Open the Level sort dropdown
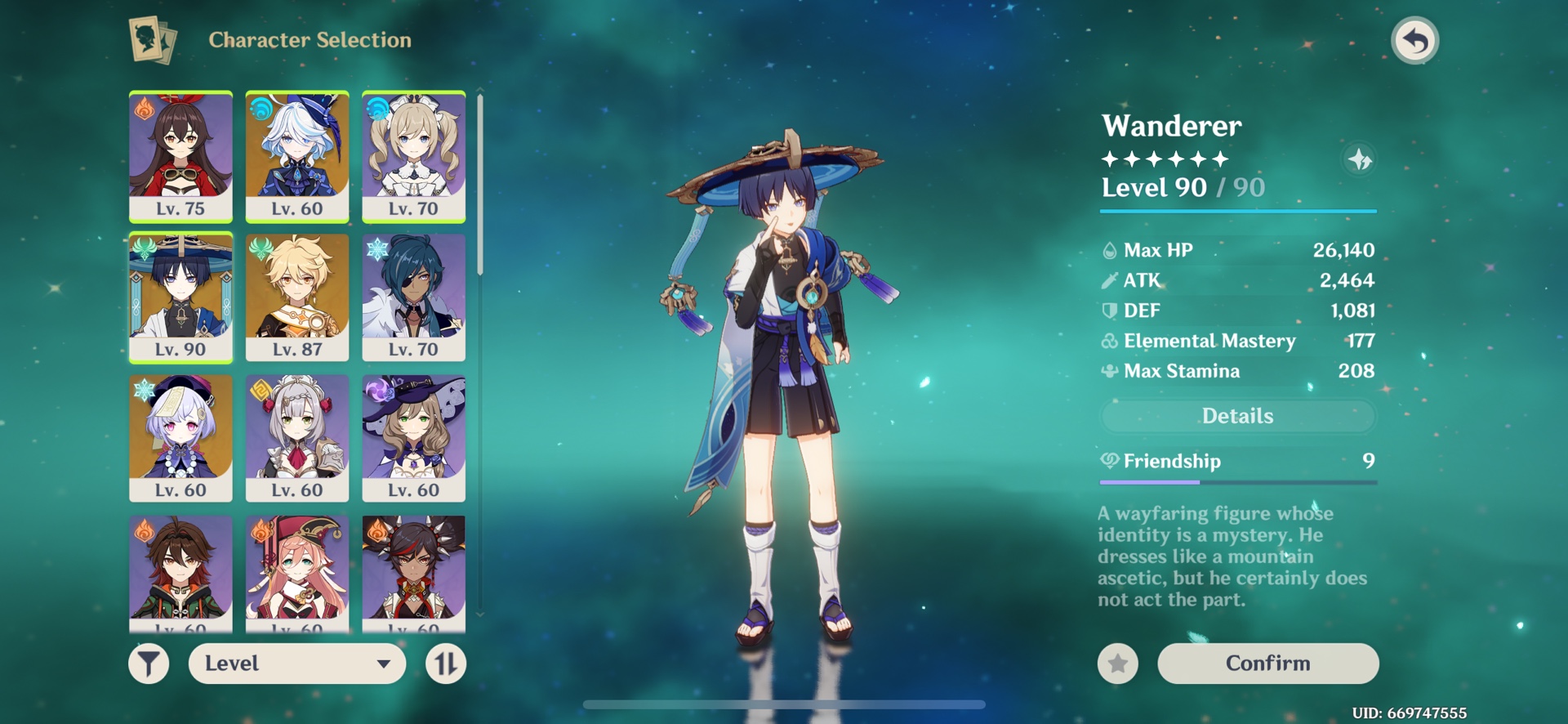The width and height of the screenshot is (1568, 724). (x=297, y=664)
